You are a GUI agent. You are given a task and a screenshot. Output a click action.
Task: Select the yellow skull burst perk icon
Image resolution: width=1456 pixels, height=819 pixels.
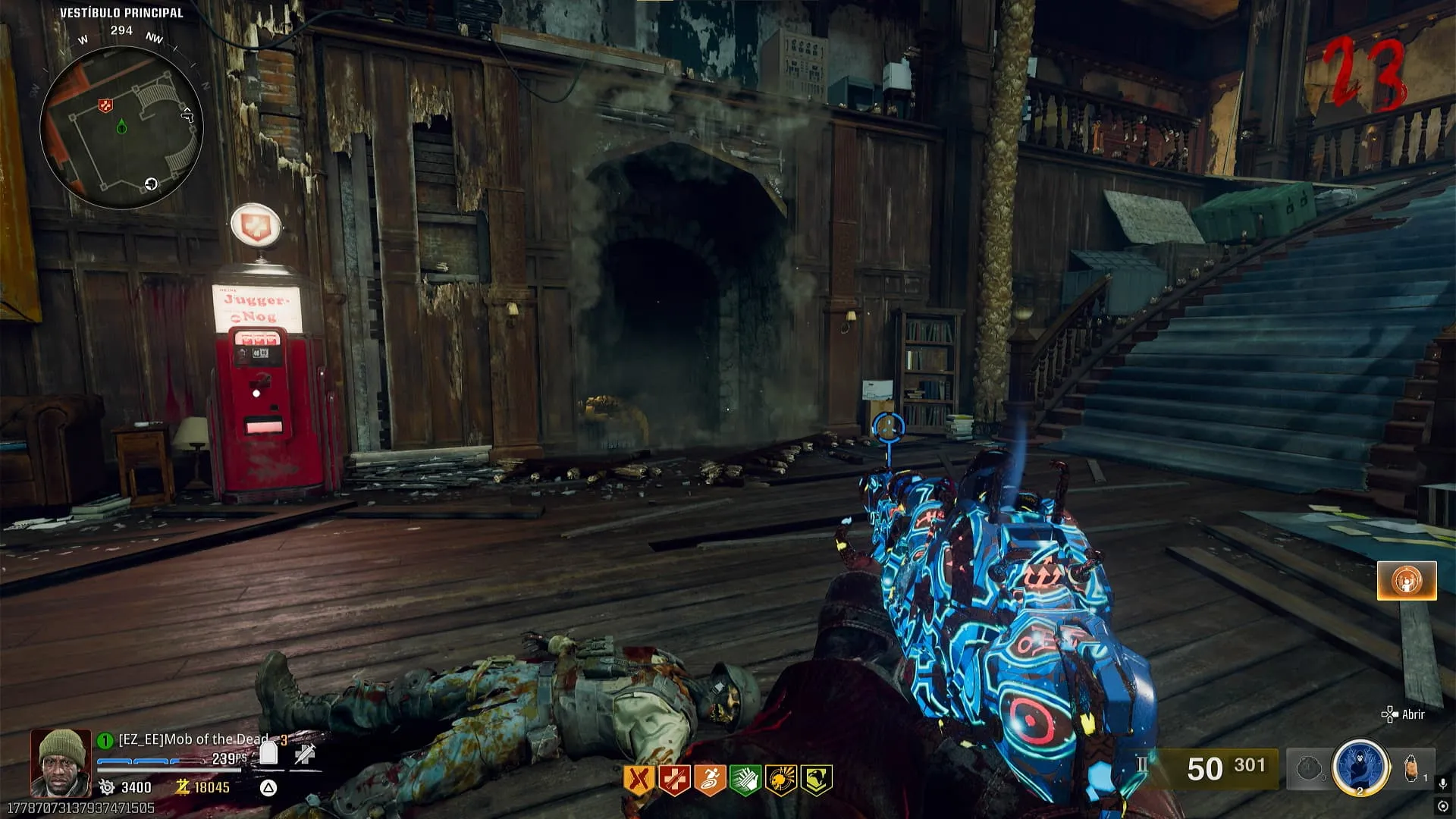[x=781, y=780]
